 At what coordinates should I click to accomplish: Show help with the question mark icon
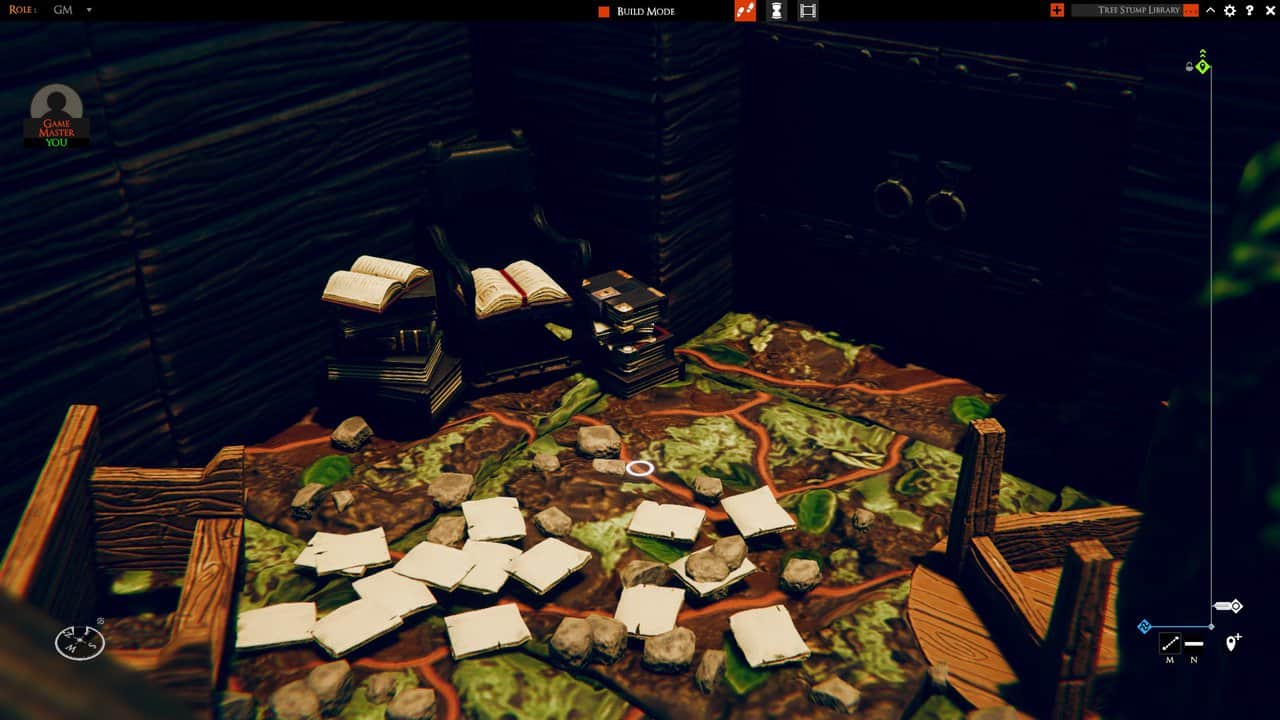[1249, 10]
